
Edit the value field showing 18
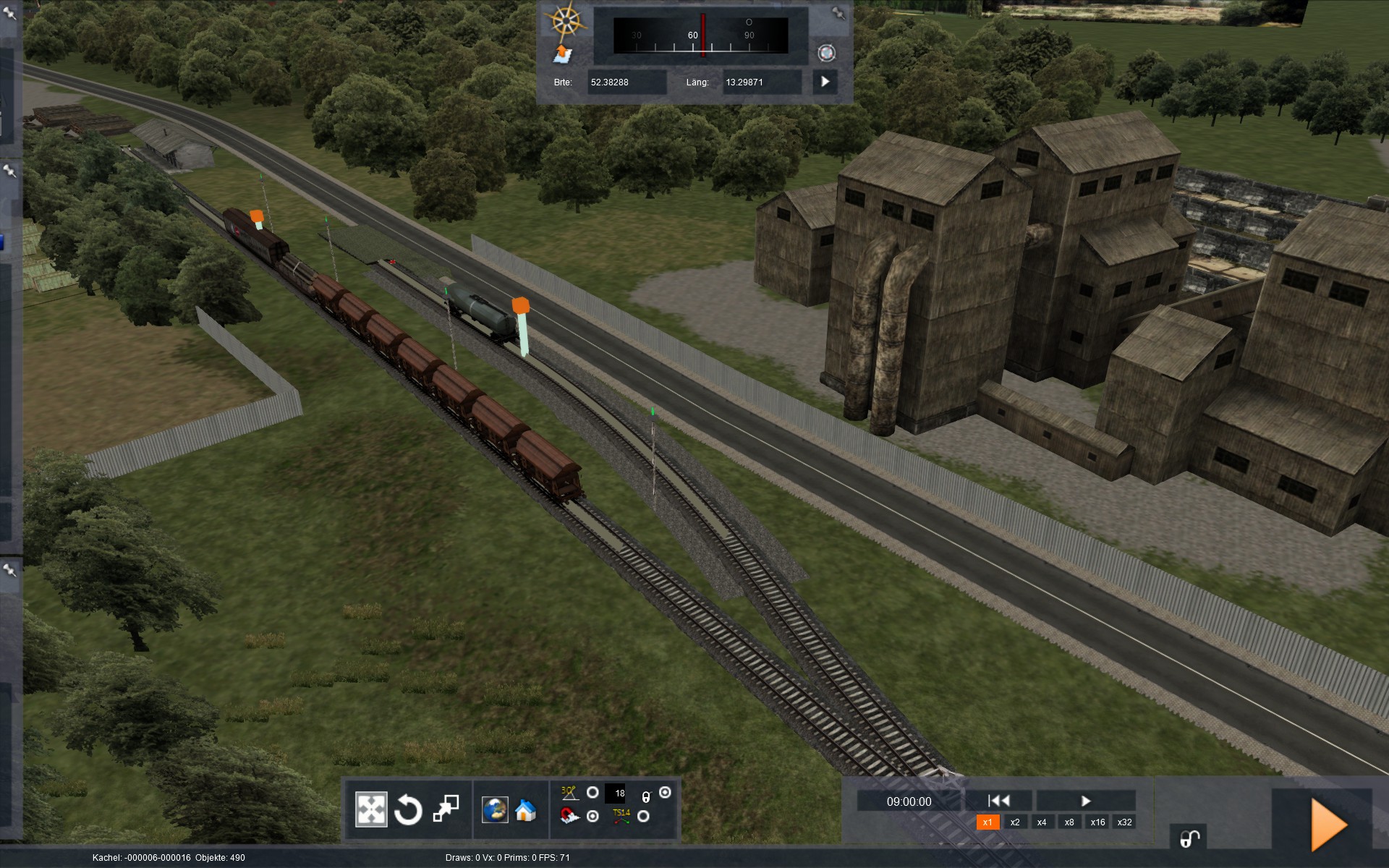619,793
